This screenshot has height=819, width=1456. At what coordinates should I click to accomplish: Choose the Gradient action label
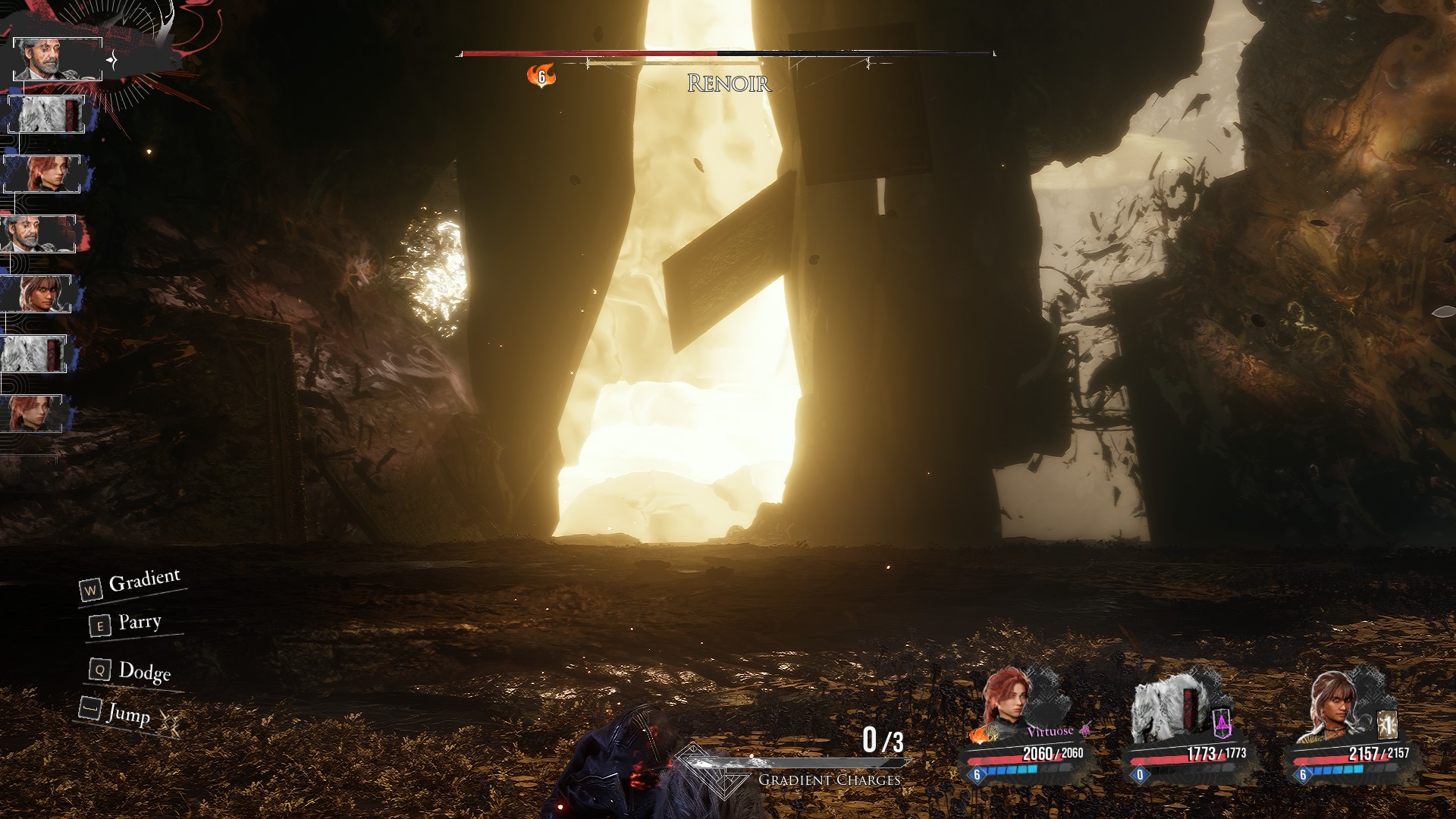tap(144, 581)
